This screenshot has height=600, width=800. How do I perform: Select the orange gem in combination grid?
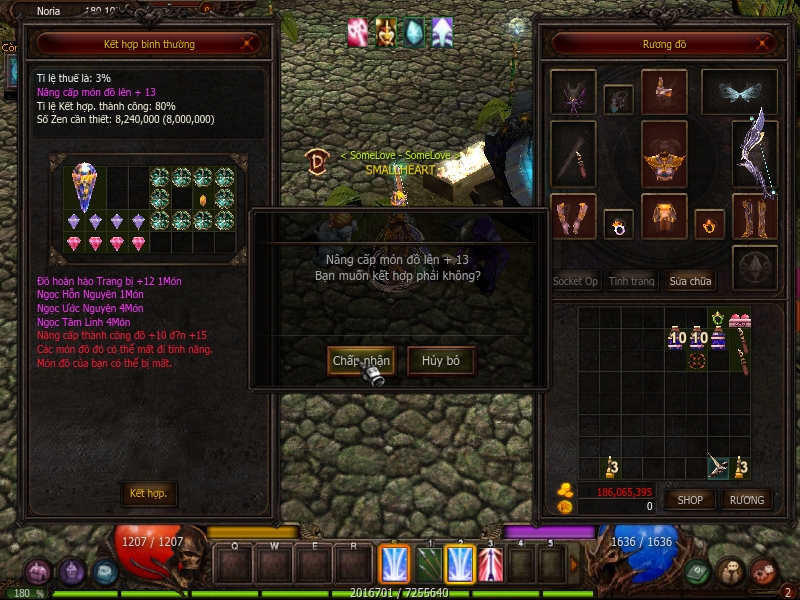click(203, 199)
